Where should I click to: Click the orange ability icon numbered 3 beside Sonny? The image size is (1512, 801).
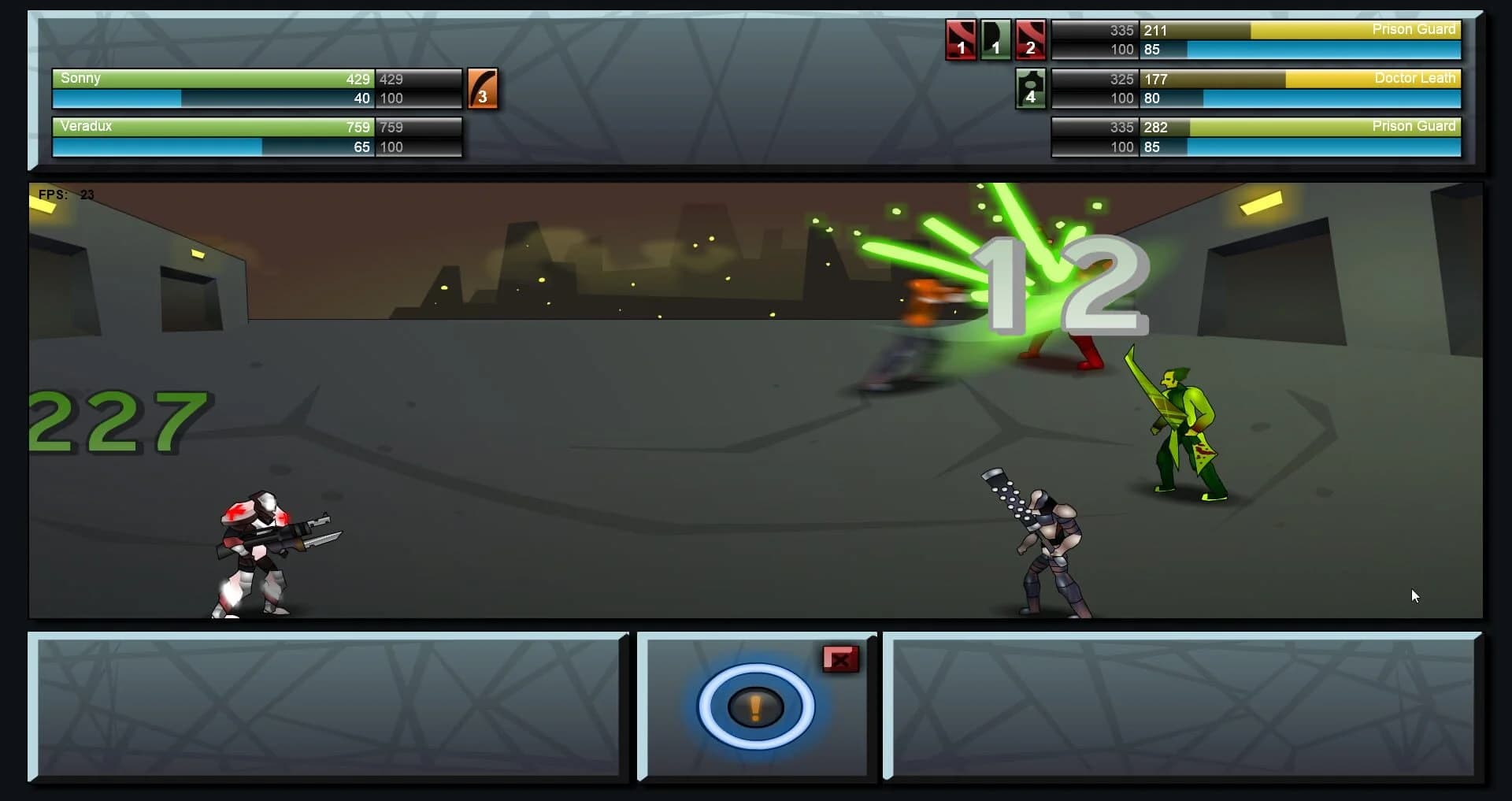point(483,88)
